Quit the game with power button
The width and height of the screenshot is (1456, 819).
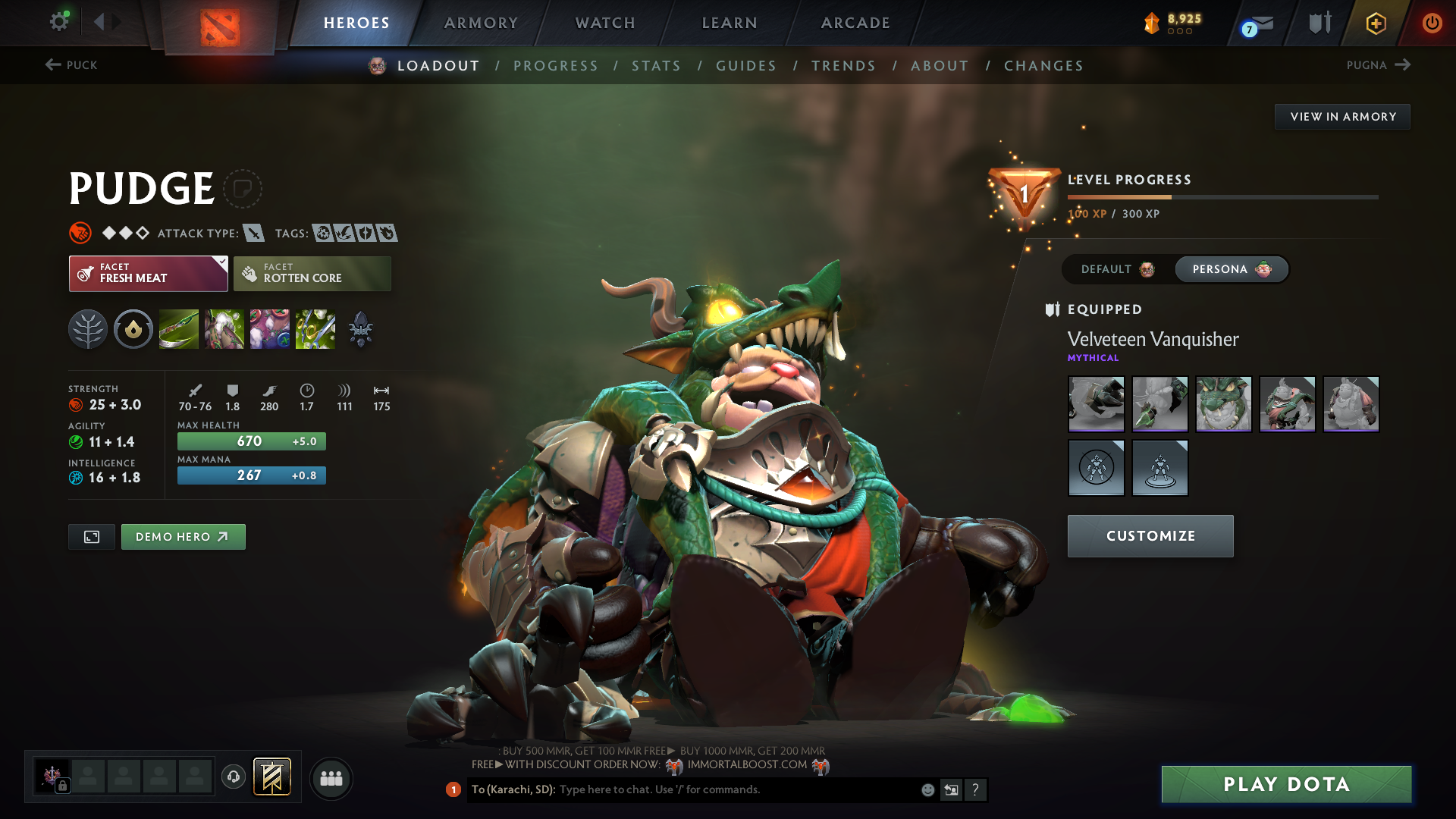(x=1432, y=23)
